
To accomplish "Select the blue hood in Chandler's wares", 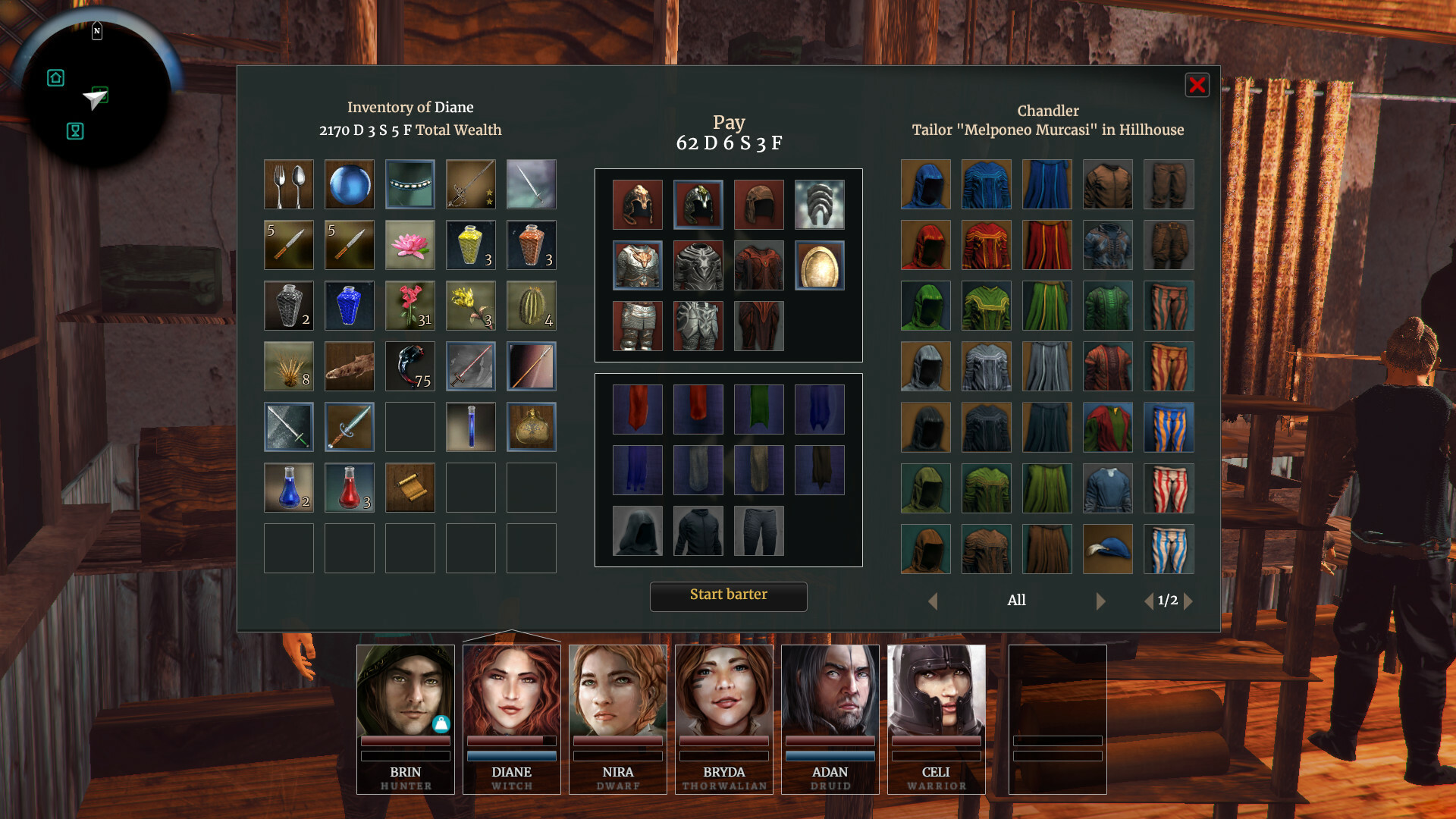I will [x=926, y=184].
